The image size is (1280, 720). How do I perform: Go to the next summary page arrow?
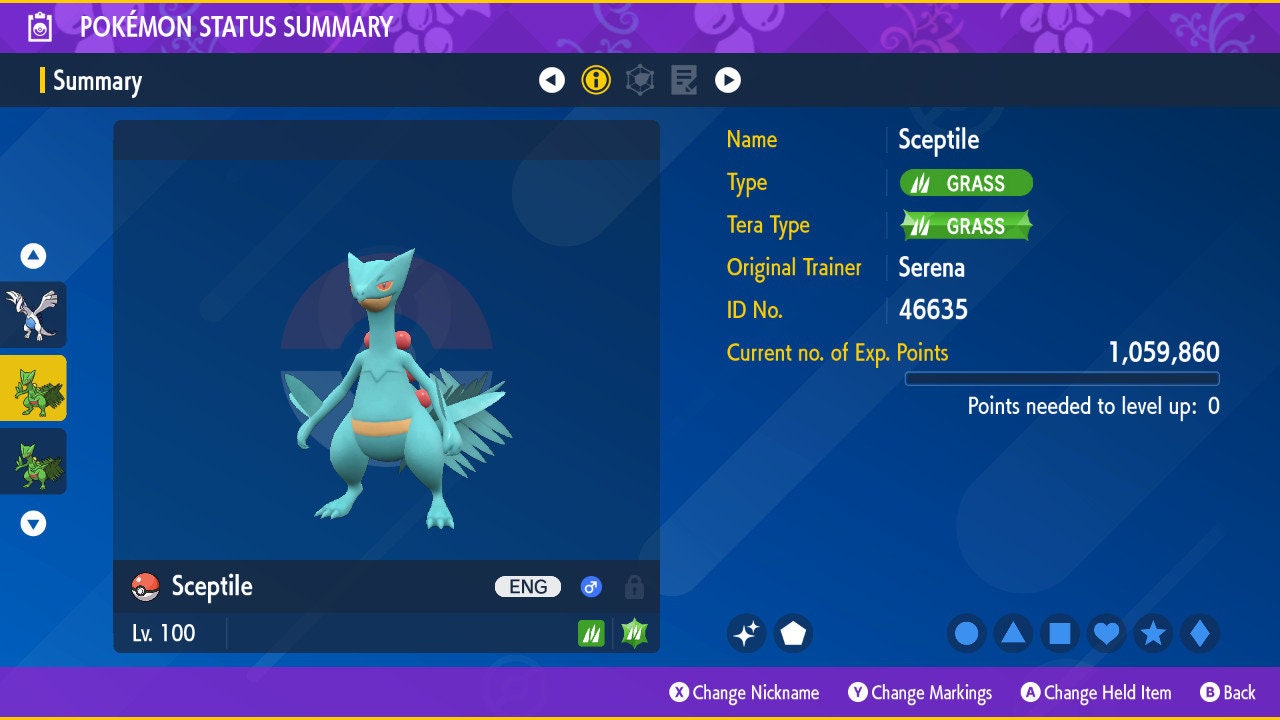tap(728, 80)
